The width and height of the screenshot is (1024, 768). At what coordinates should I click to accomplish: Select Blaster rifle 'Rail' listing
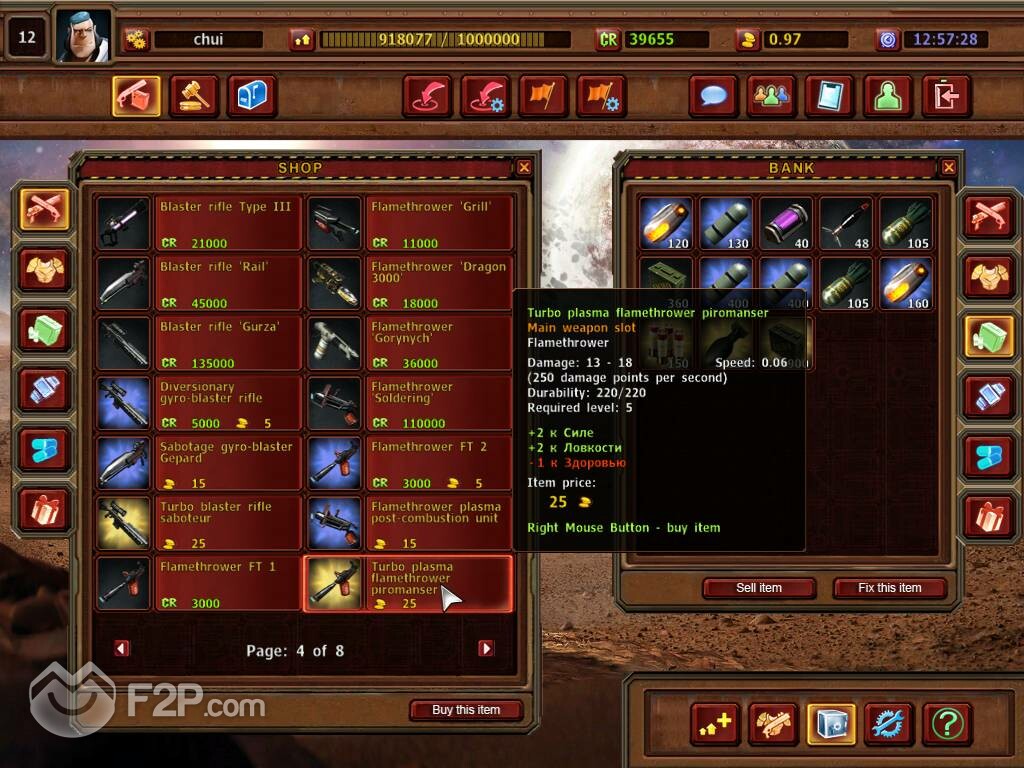[198, 283]
